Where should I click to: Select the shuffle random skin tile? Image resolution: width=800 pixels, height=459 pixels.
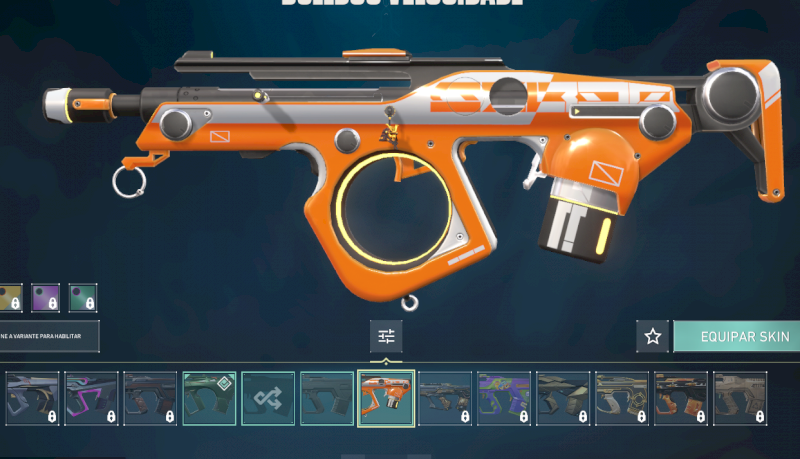point(268,398)
